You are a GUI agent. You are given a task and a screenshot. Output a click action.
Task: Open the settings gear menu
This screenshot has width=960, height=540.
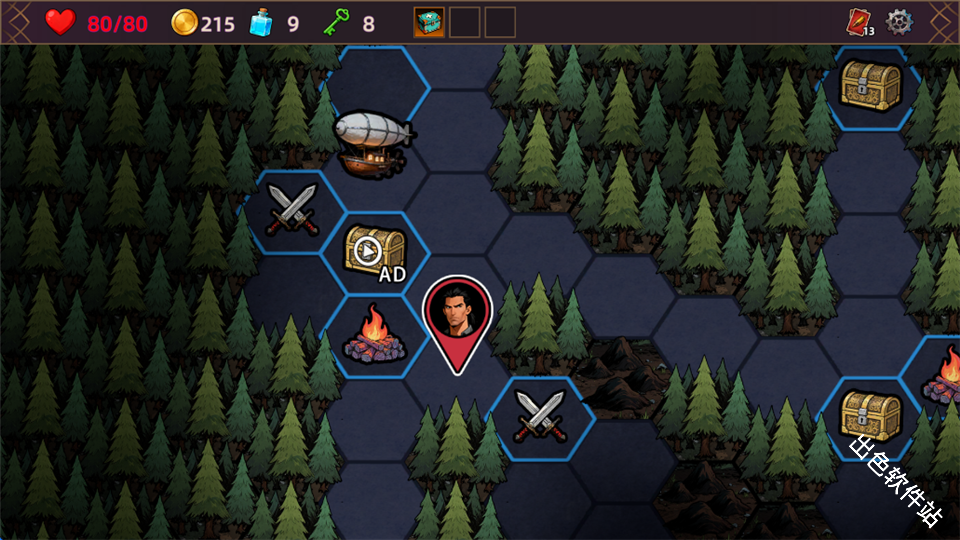click(x=900, y=21)
